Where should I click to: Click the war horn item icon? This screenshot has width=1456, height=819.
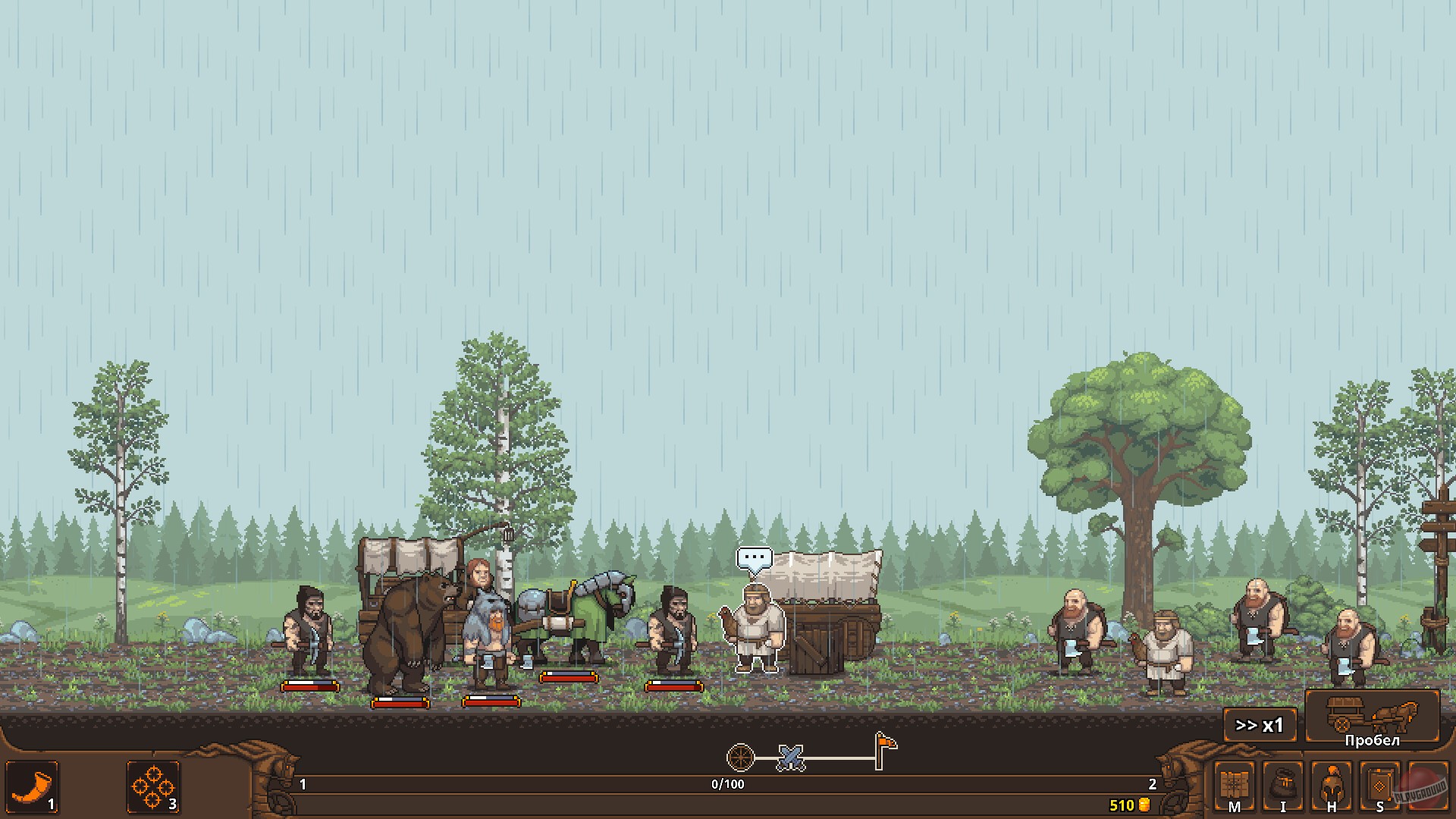point(30,789)
